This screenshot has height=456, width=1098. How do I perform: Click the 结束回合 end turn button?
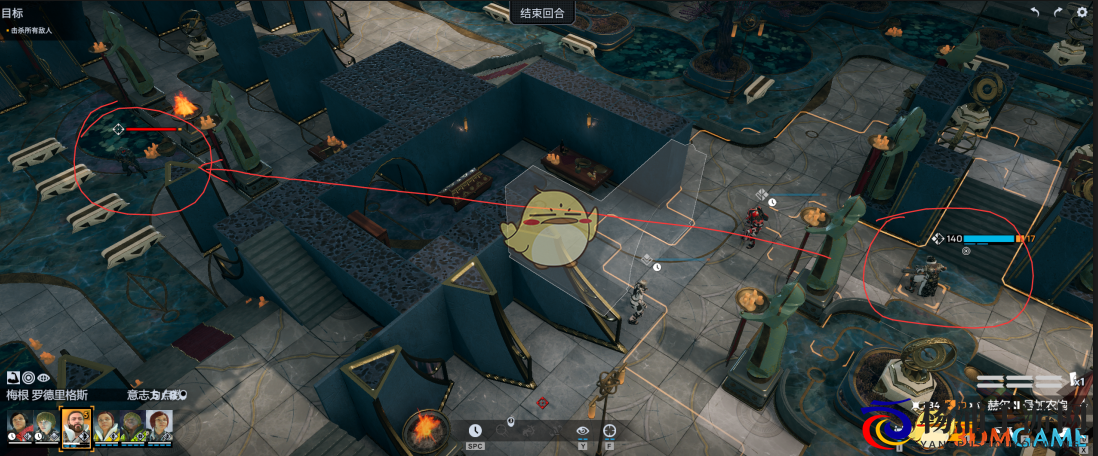[542, 13]
